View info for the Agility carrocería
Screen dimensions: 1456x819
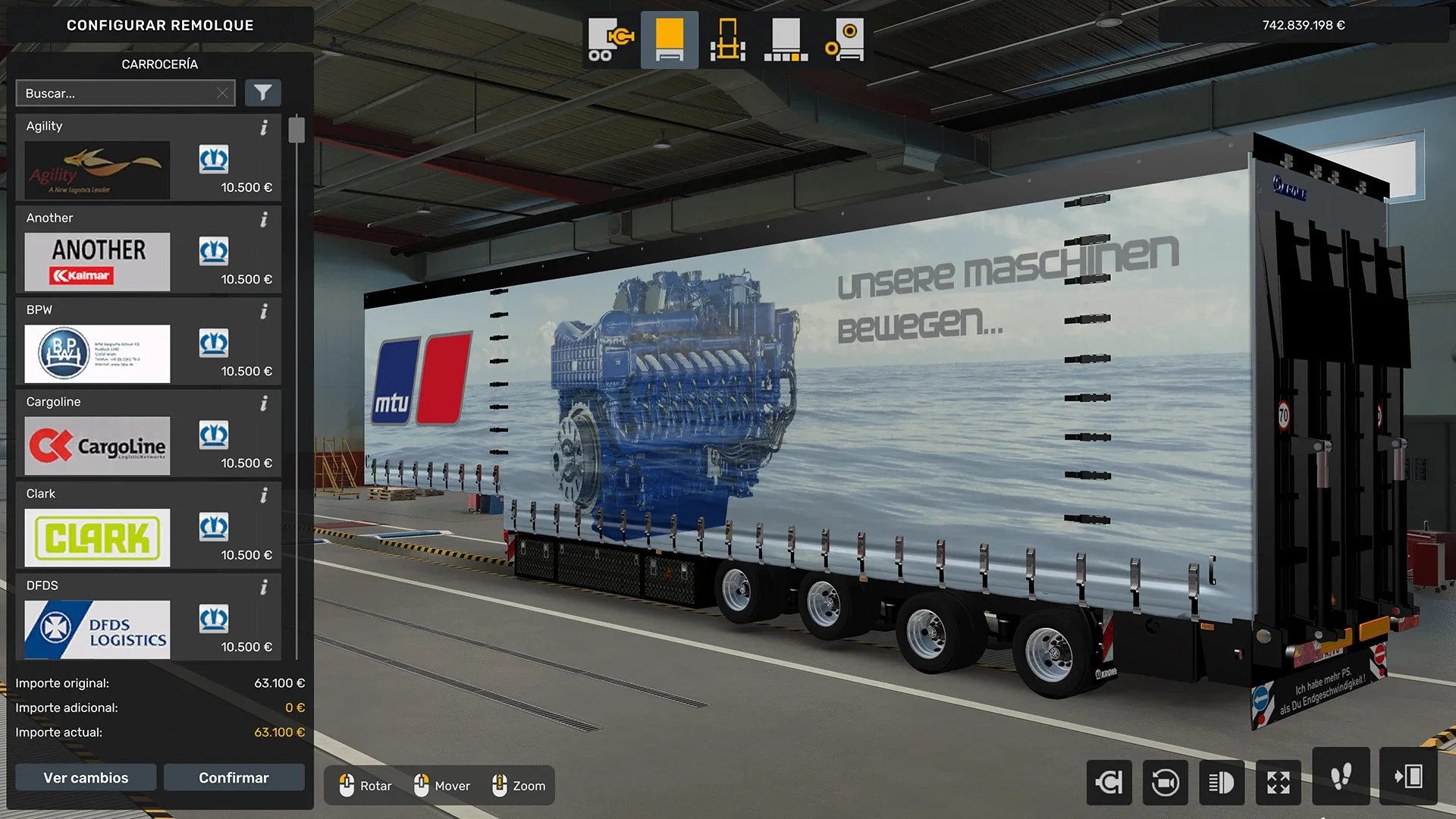264,129
